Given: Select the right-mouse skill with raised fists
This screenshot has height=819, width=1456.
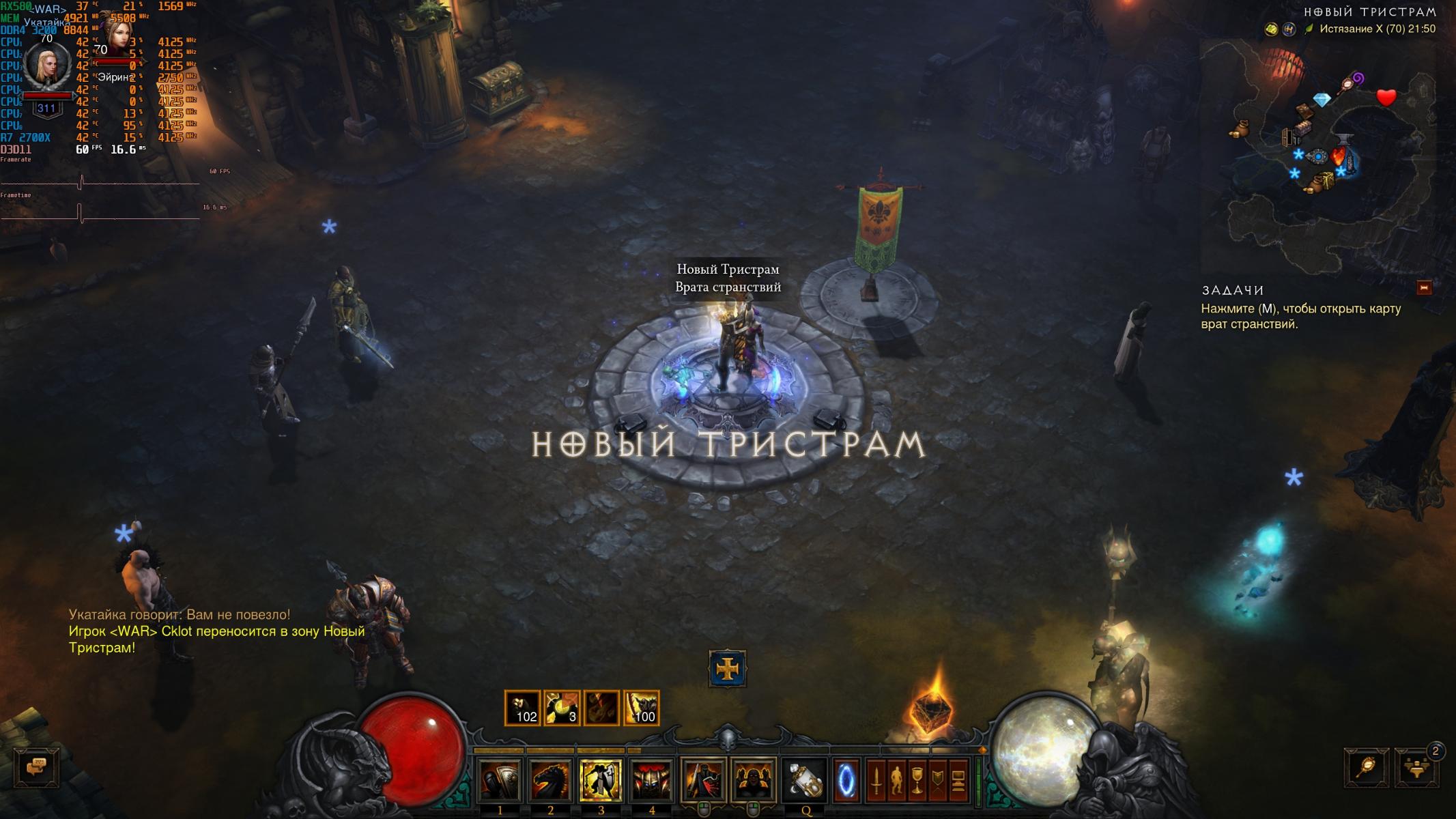Looking at the screenshot, I should tap(753, 781).
